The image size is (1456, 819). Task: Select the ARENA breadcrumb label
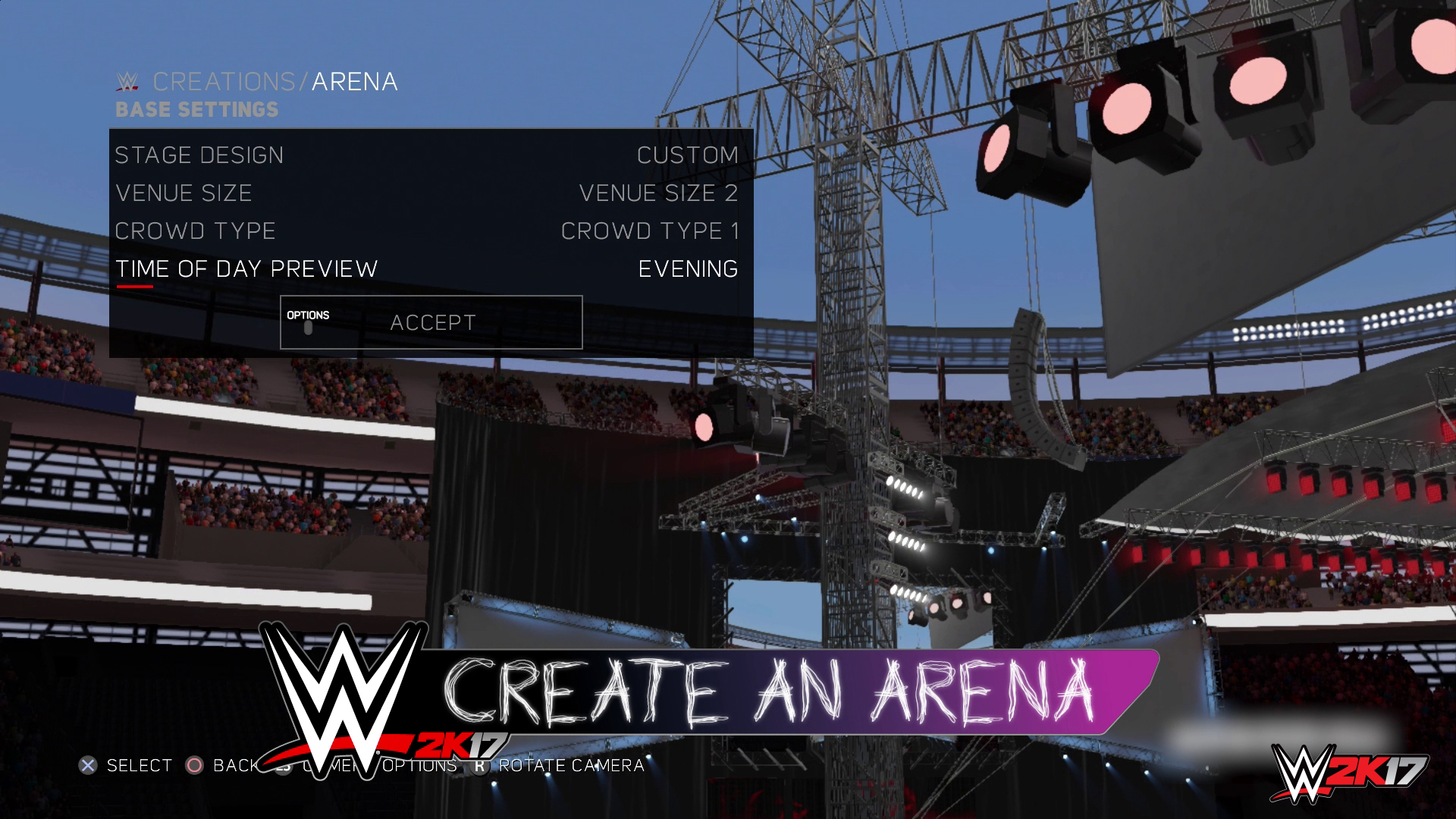point(356,82)
